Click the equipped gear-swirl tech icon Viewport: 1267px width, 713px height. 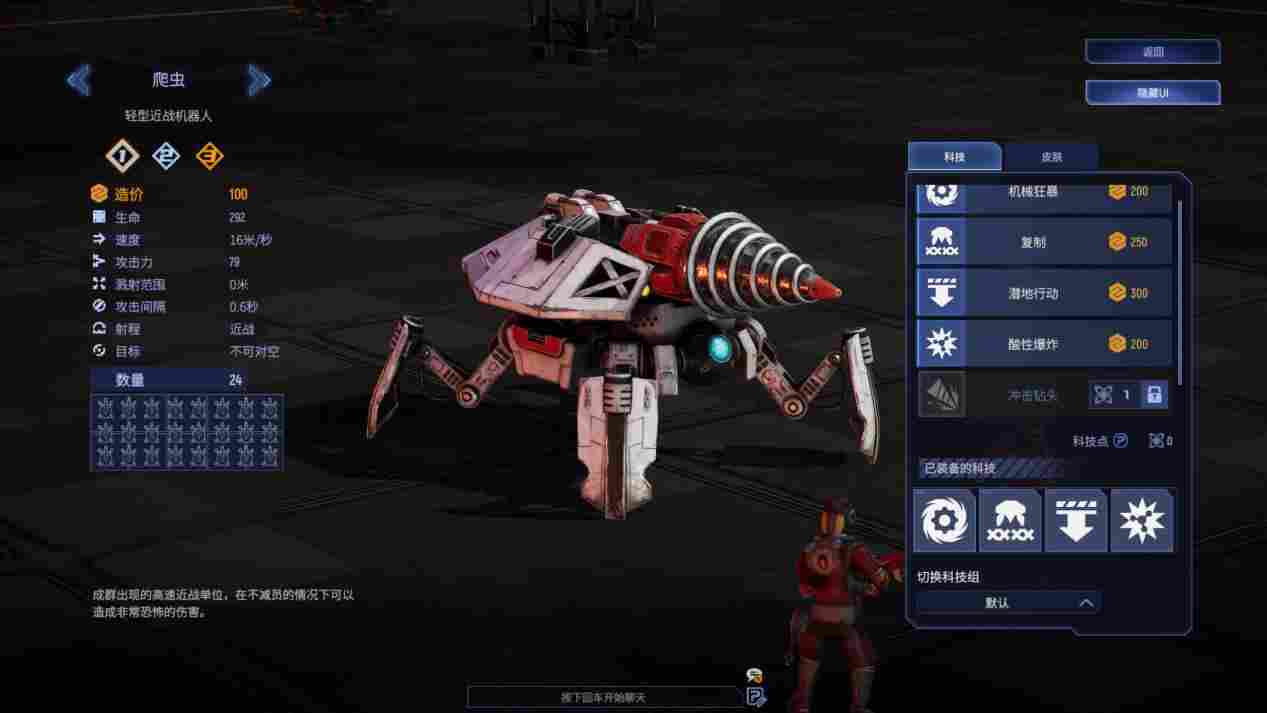944,521
